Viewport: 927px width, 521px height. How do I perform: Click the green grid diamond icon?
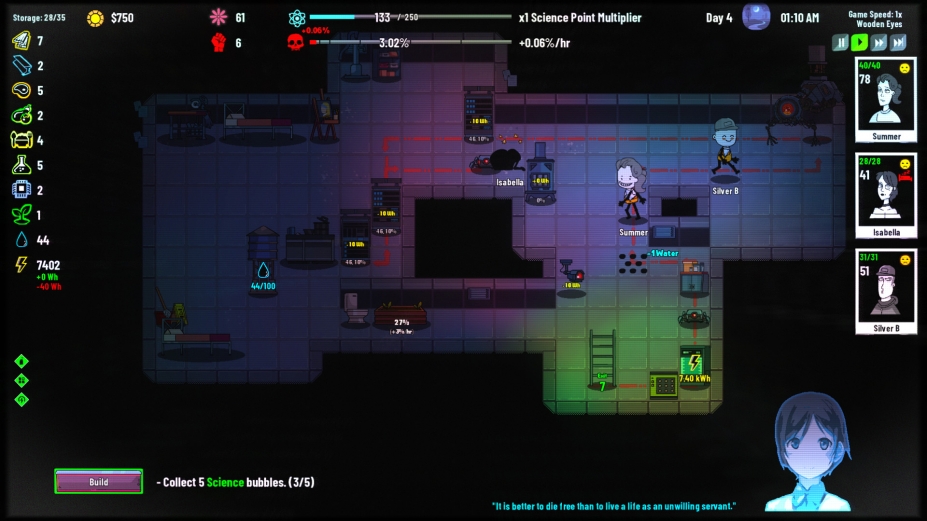click(21, 381)
